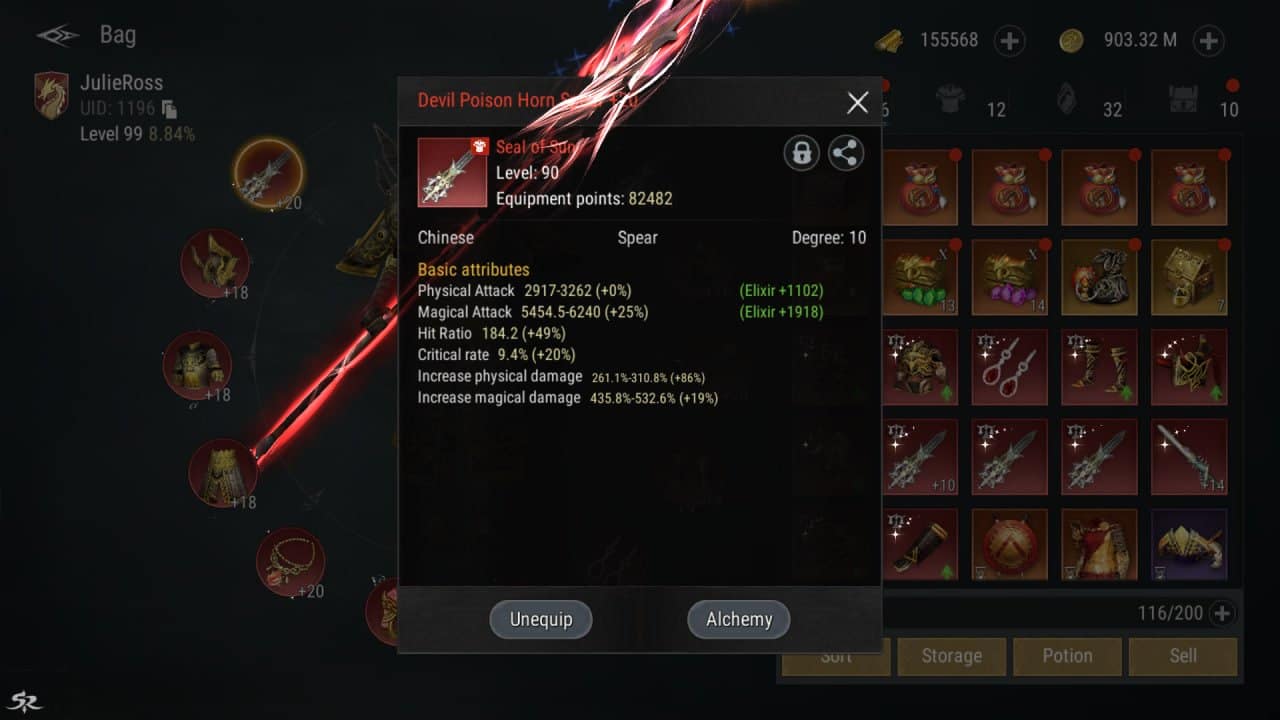Open the Storage button
This screenshot has height=720, width=1280.
951,656
